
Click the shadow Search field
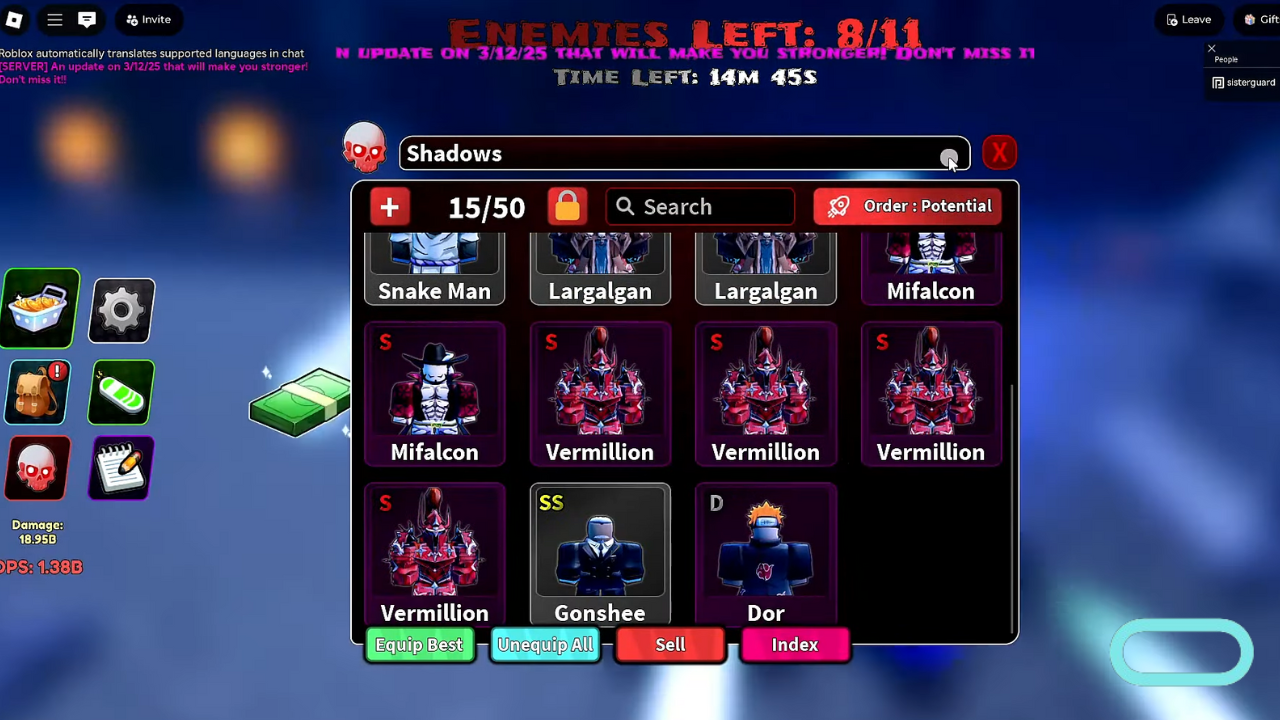700,207
